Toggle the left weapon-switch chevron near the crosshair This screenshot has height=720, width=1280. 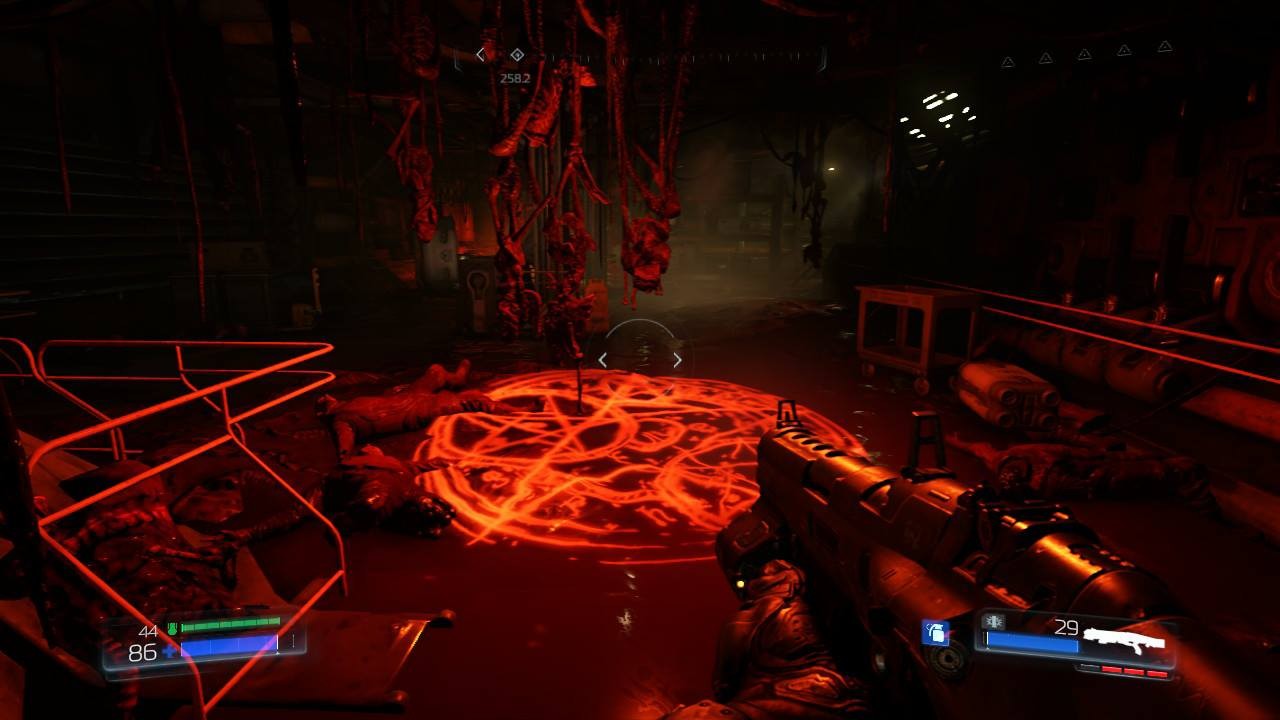pyautogui.click(x=603, y=359)
